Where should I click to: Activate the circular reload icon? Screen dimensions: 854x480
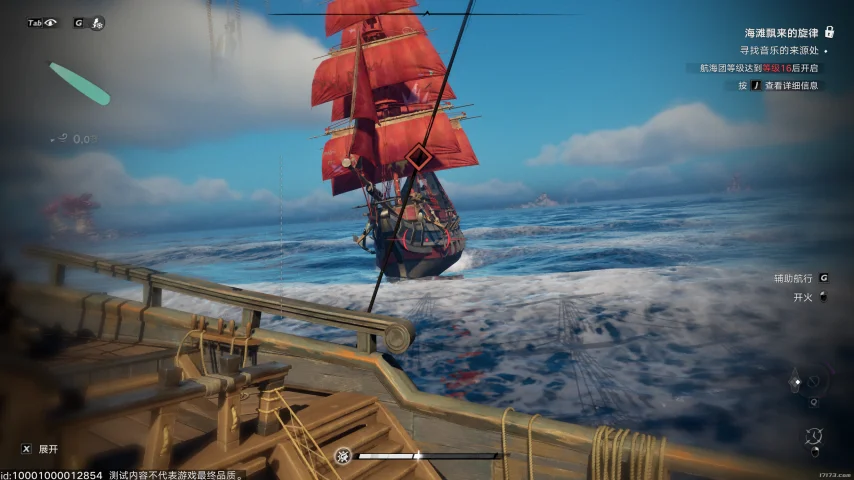click(x=813, y=436)
